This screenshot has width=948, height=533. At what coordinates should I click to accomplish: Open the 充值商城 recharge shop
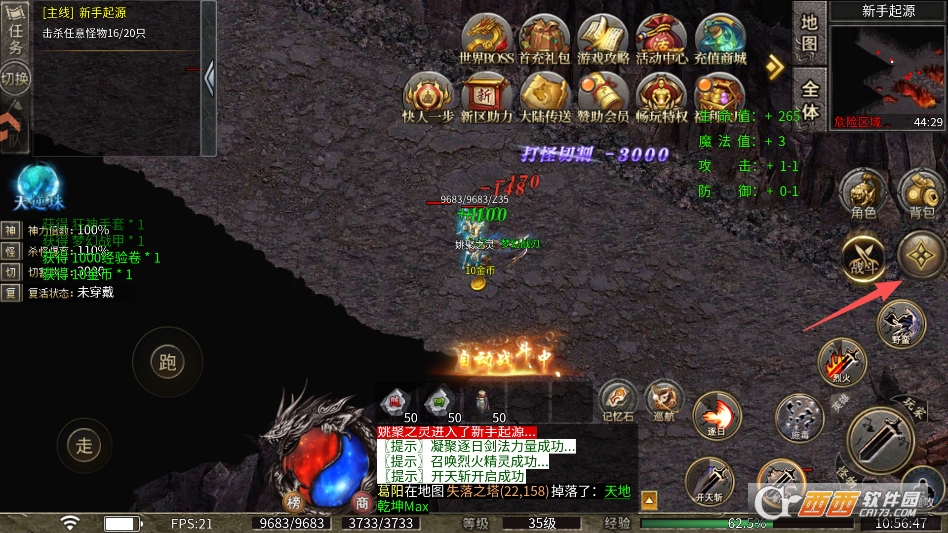click(720, 38)
